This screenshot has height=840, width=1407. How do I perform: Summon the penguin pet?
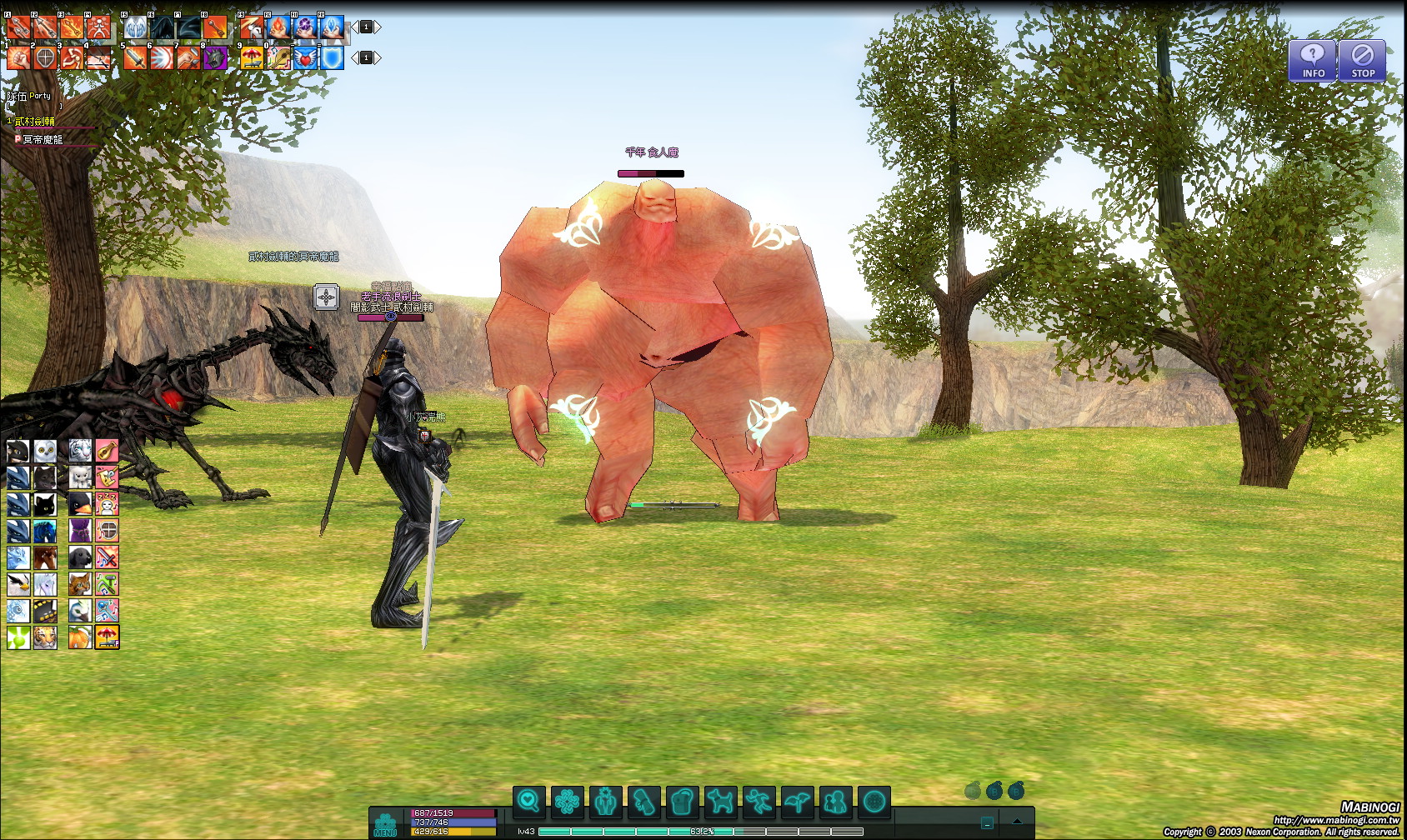click(80, 503)
